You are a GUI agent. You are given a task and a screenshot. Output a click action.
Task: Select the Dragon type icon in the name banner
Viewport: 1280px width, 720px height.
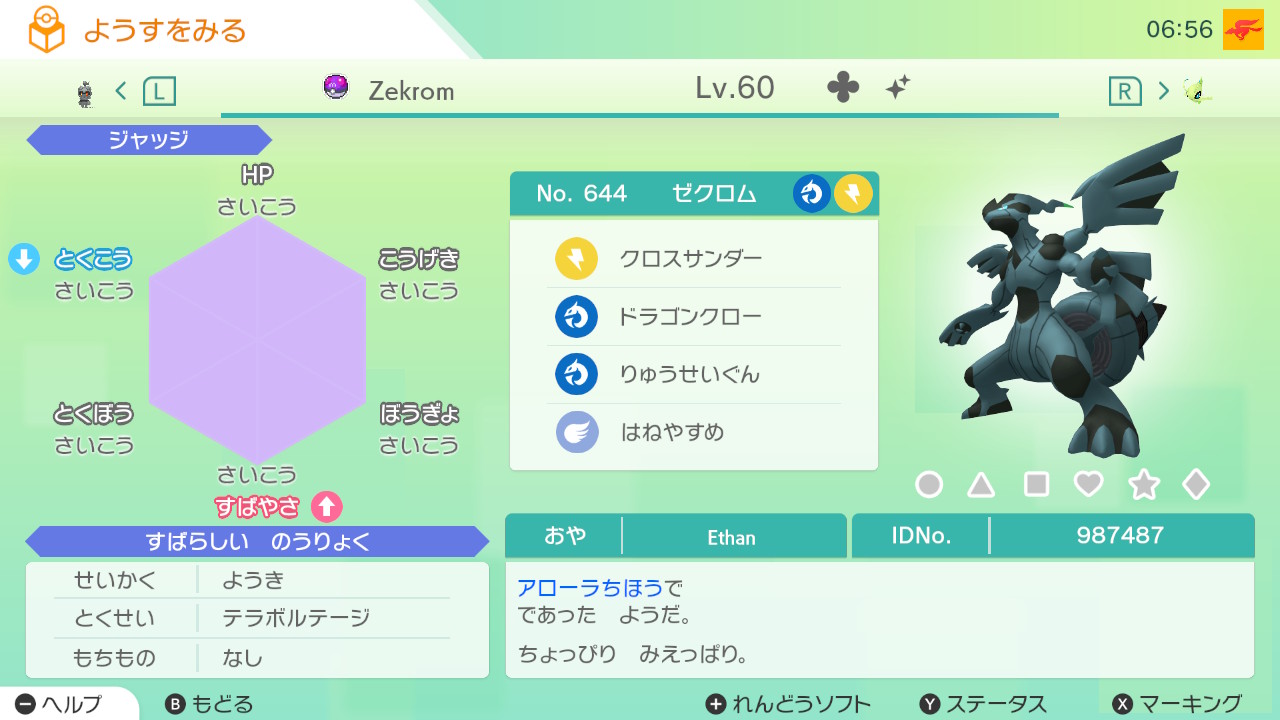811,193
